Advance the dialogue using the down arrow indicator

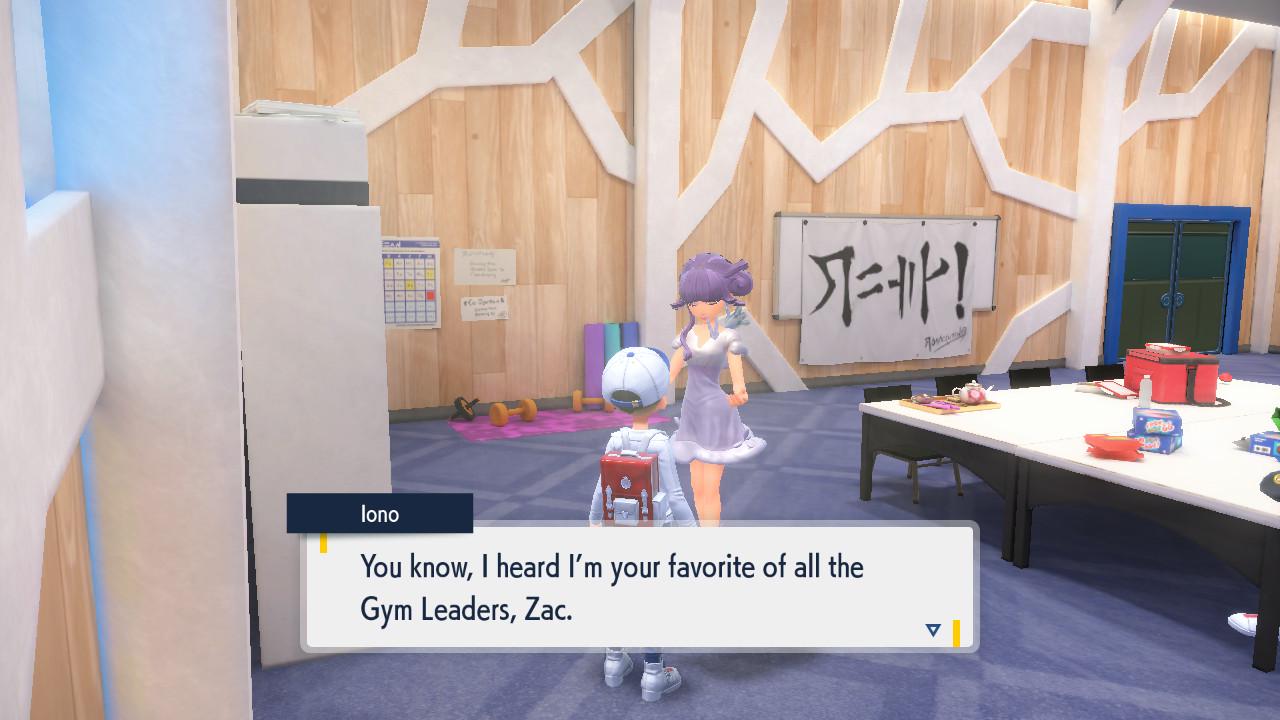point(933,630)
